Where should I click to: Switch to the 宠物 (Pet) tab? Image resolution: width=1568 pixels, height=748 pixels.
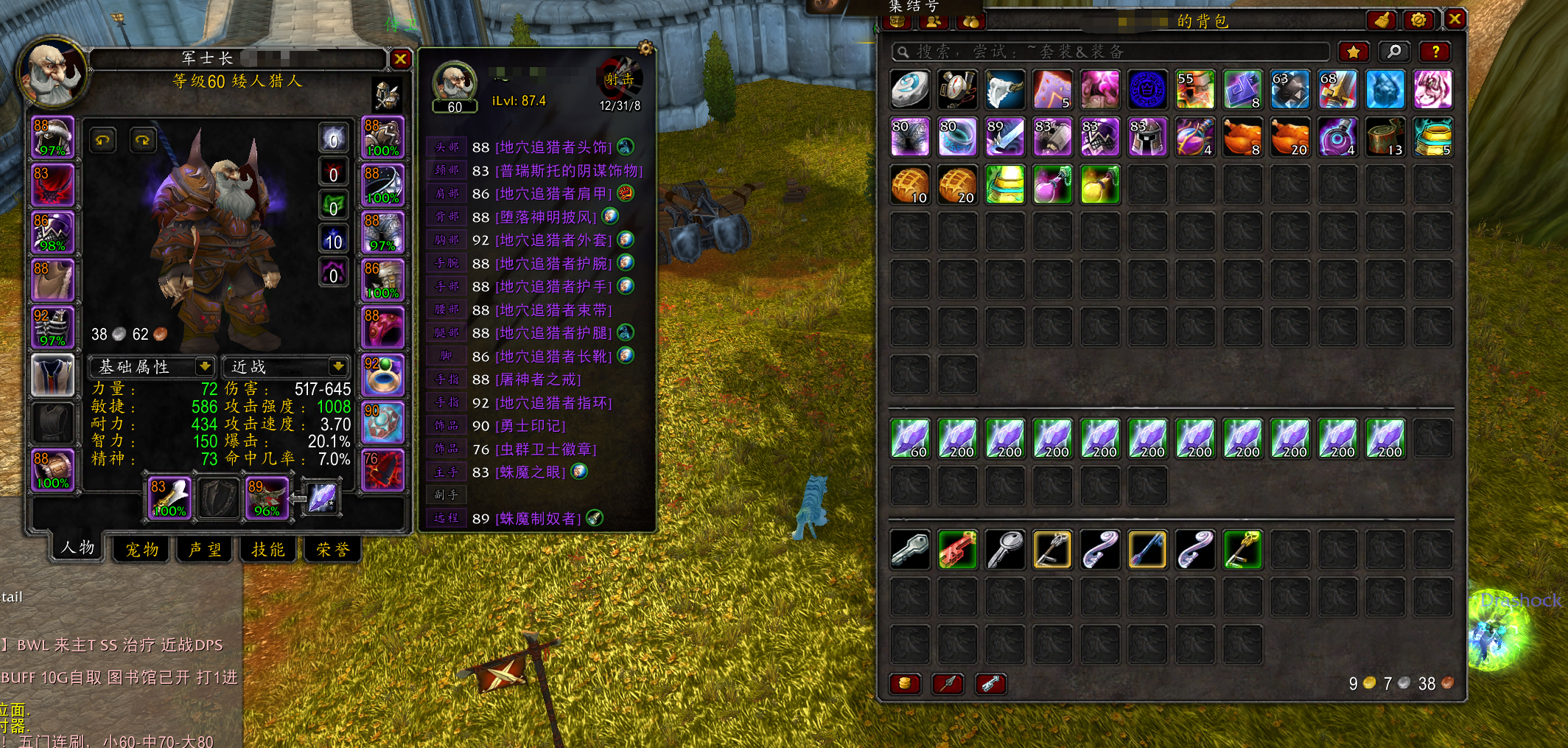pyautogui.click(x=141, y=549)
